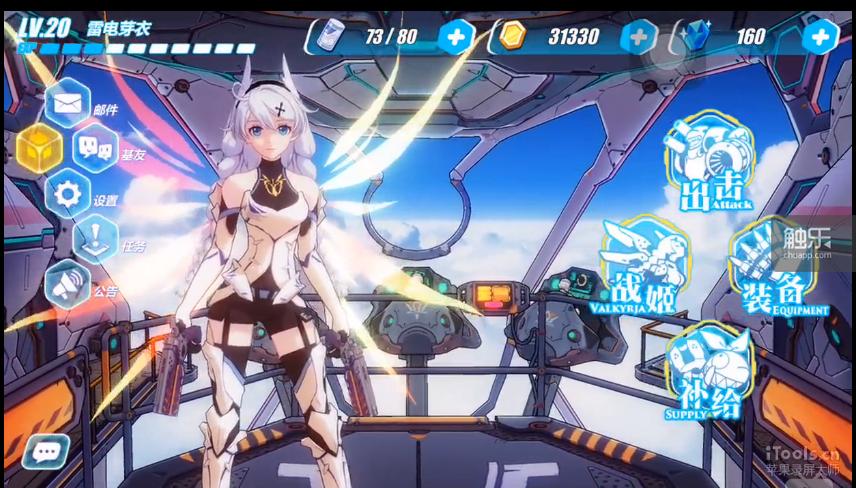The width and height of the screenshot is (856, 488).
Task: Open the 公告 announcements megaphone
Action: 68,285
